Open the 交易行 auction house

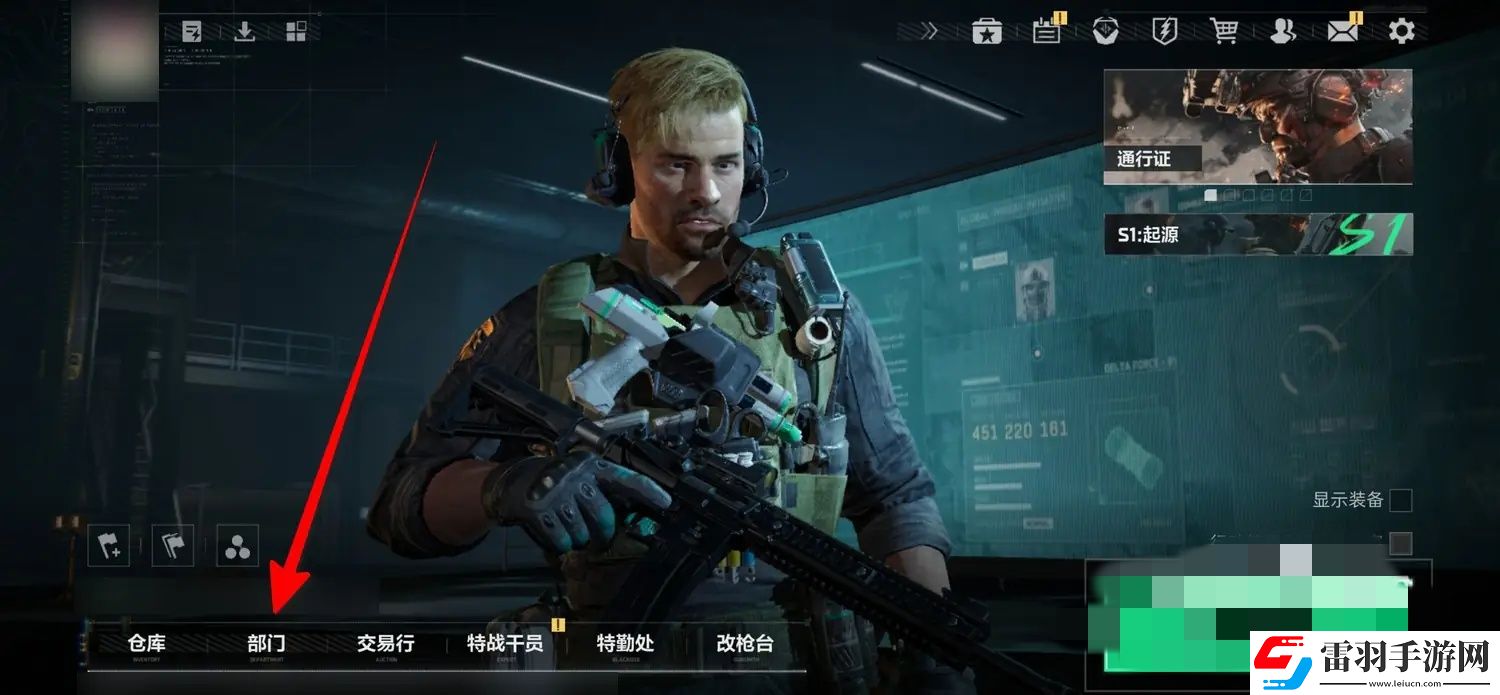(x=385, y=644)
